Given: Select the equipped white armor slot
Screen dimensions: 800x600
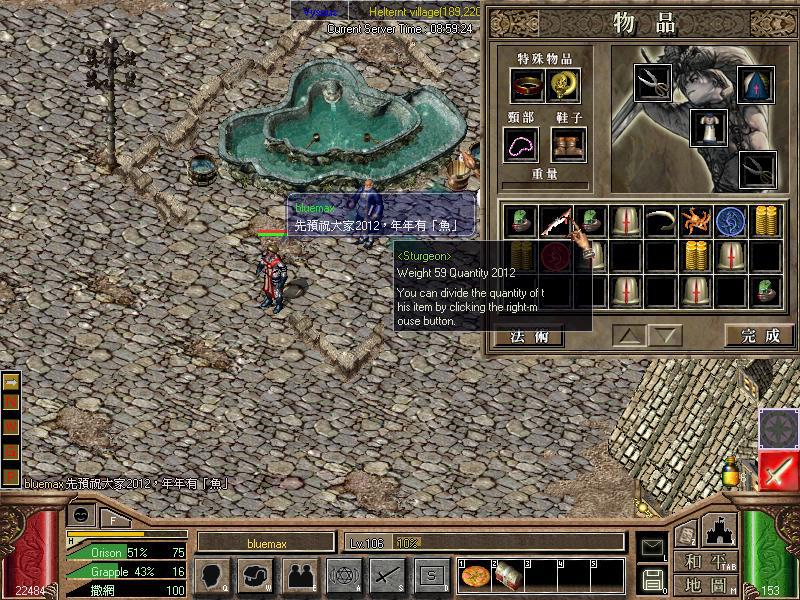Looking at the screenshot, I should [708, 128].
